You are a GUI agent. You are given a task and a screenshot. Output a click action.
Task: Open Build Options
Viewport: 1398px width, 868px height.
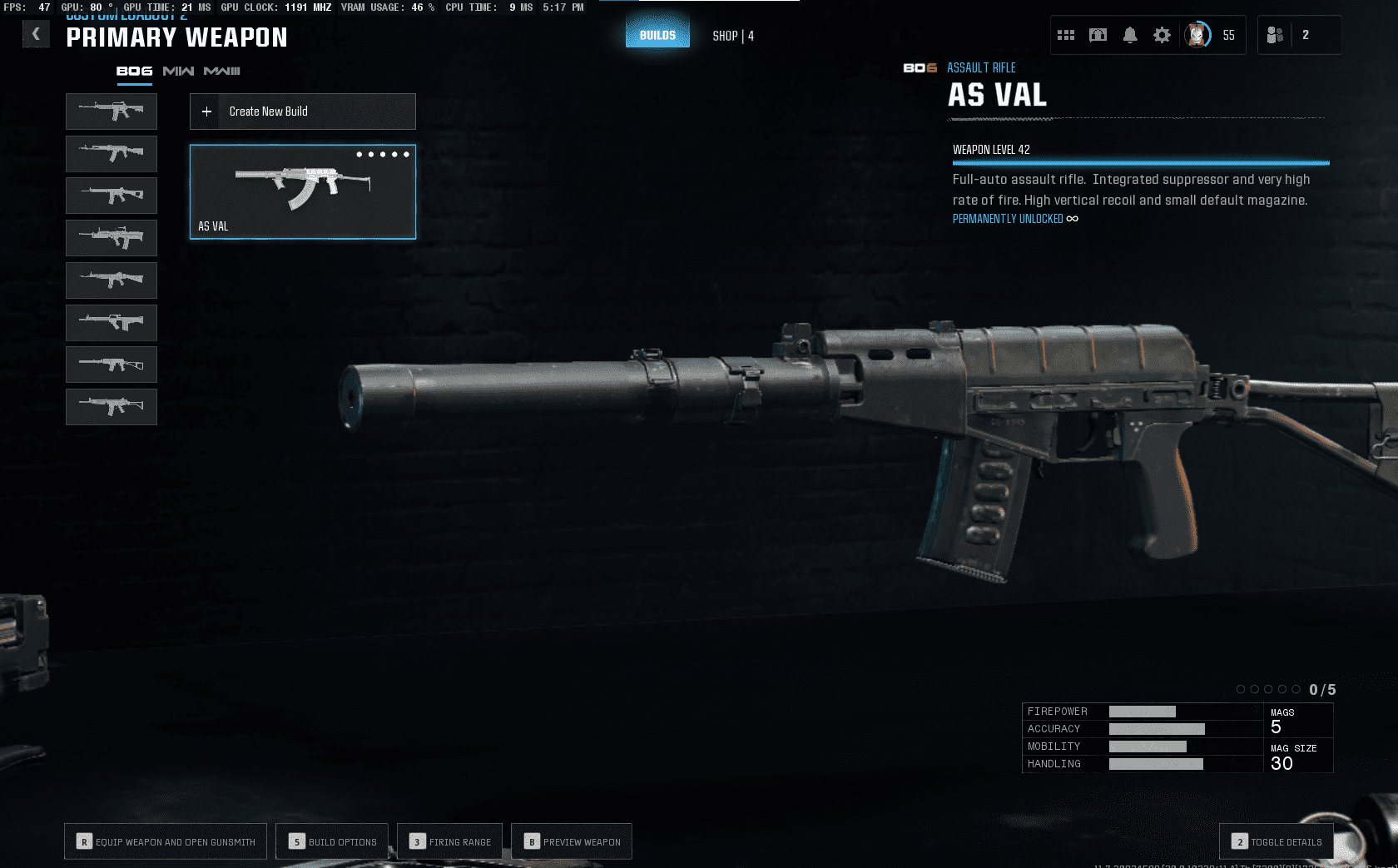click(x=333, y=841)
